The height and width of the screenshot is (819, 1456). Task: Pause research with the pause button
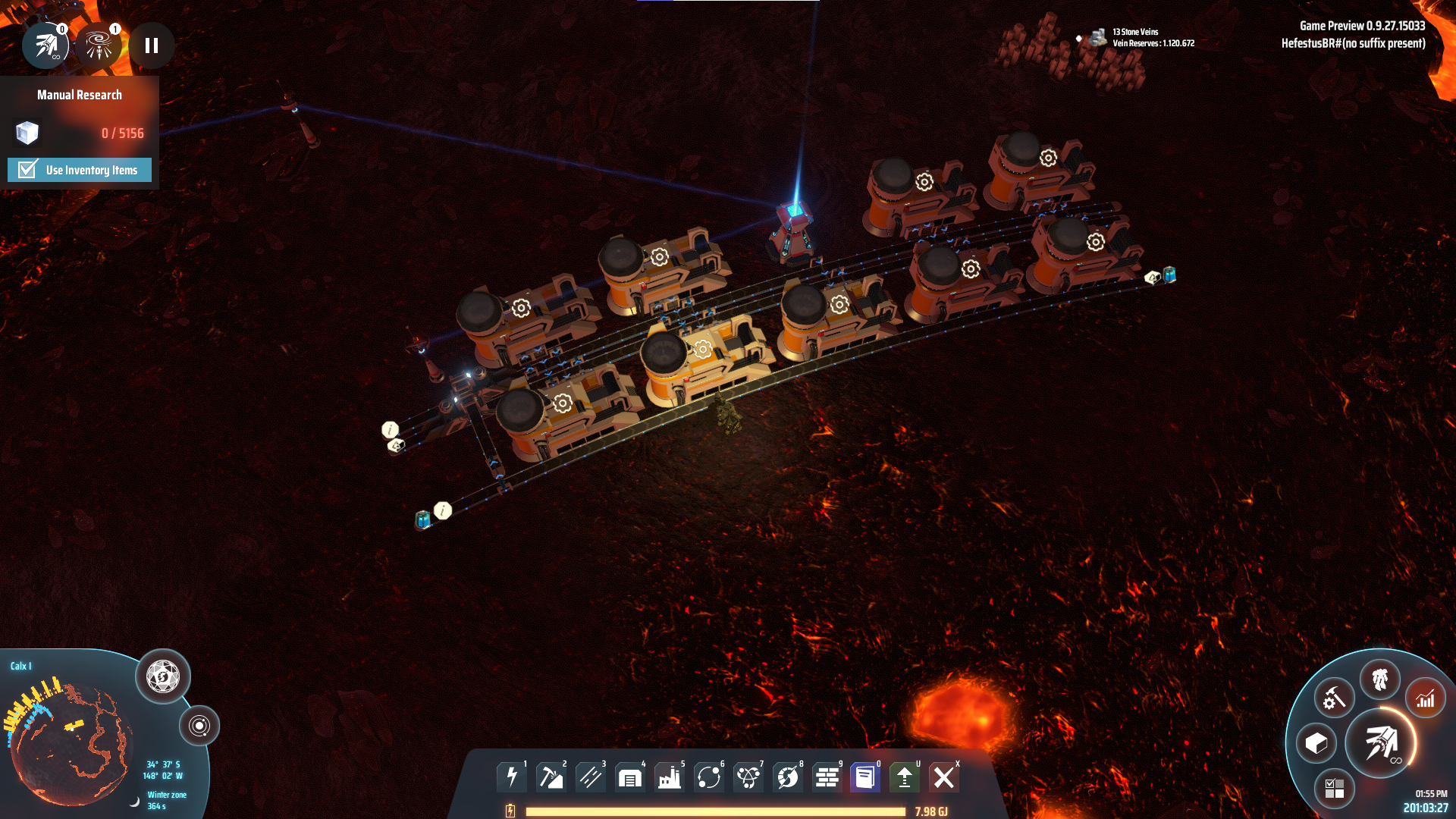pyautogui.click(x=152, y=45)
